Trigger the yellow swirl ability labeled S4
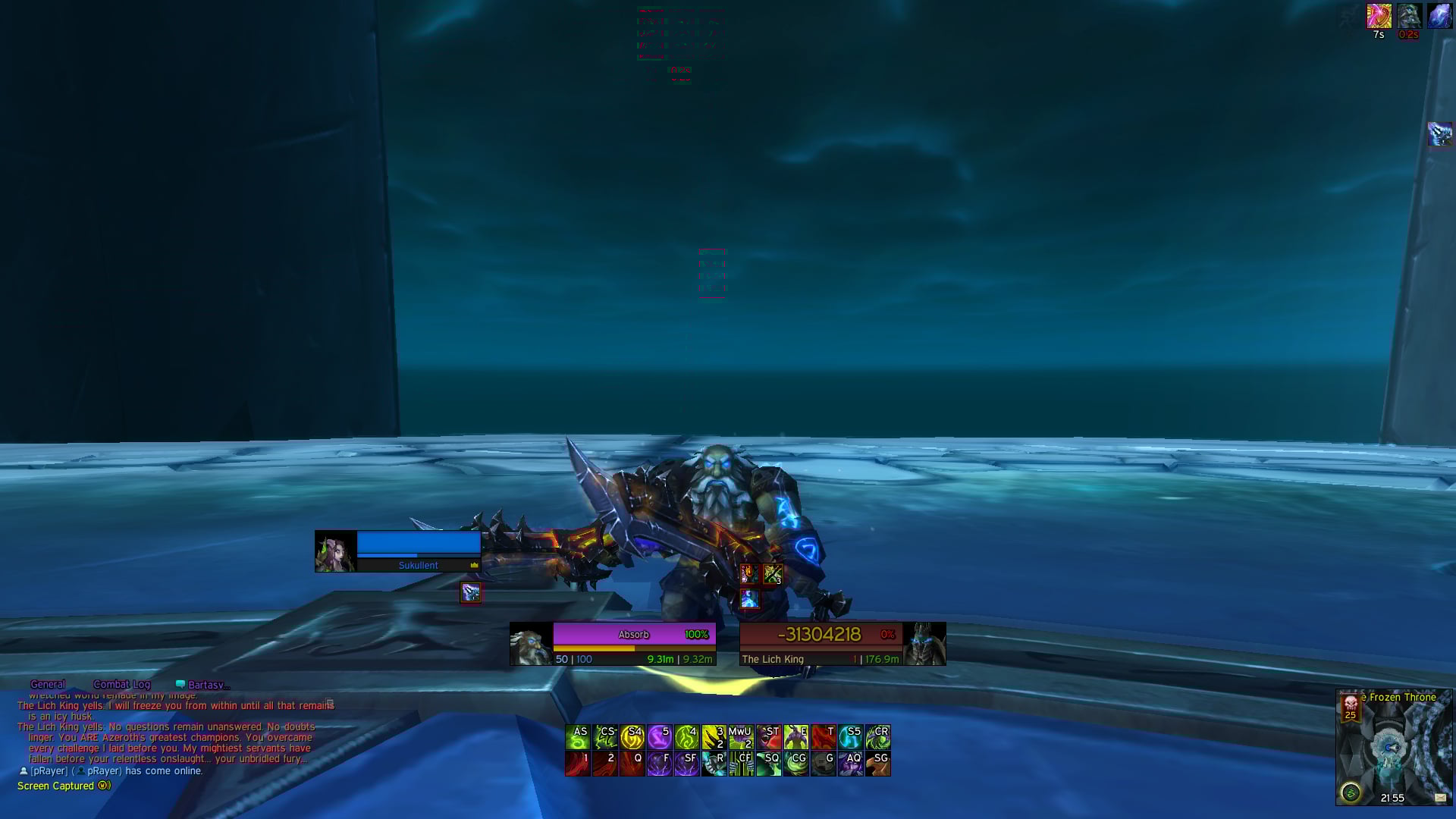The width and height of the screenshot is (1456, 819). pos(632,737)
